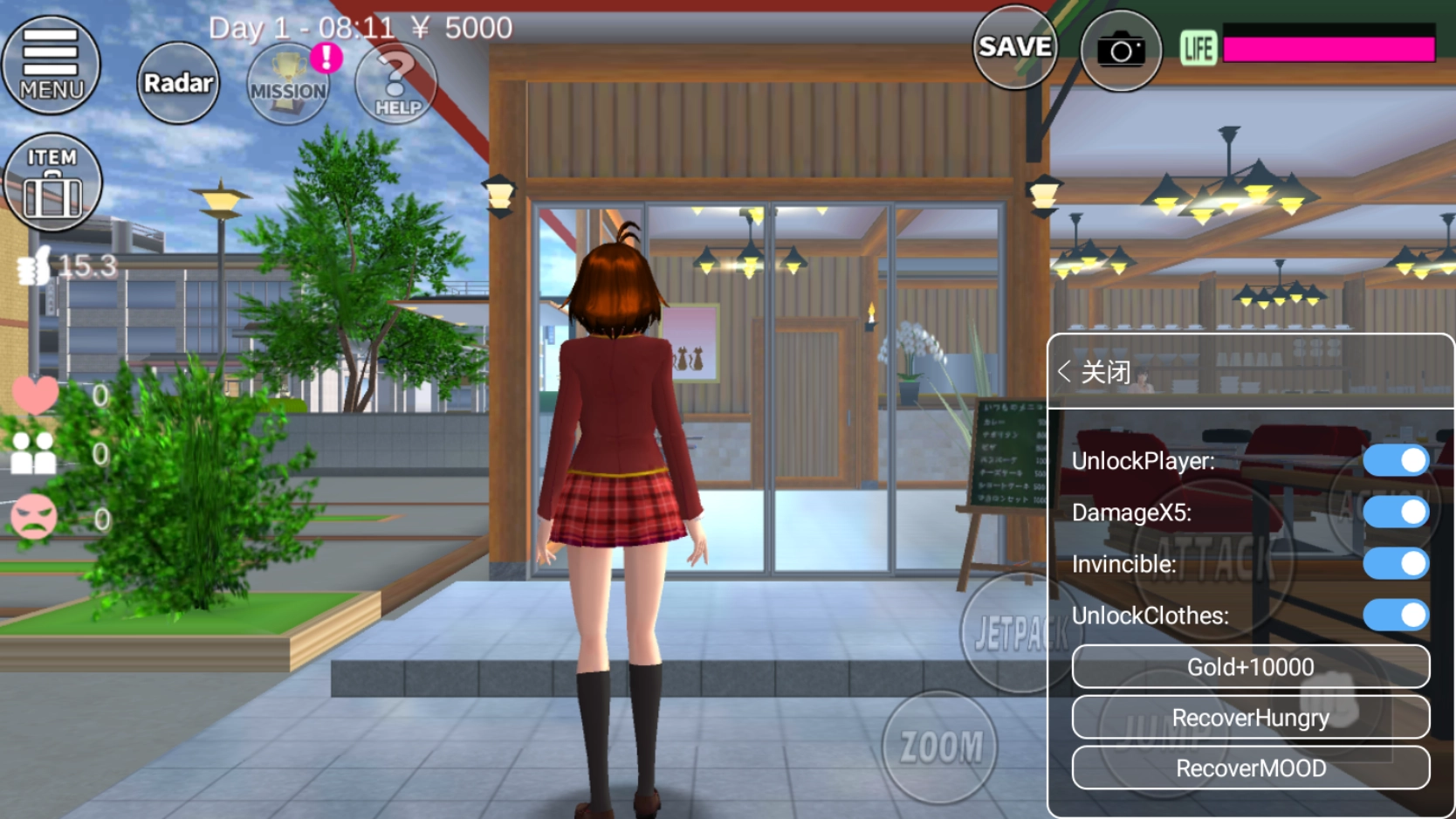Check the MISSION trophy icon
This screenshot has width=1456, height=819.
tap(288, 85)
